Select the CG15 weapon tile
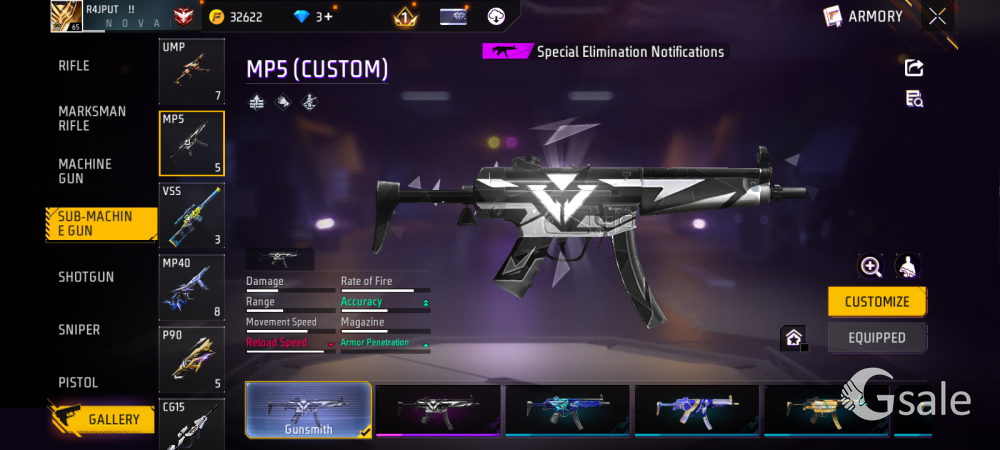Image resolution: width=1000 pixels, height=450 pixels. coord(192,422)
